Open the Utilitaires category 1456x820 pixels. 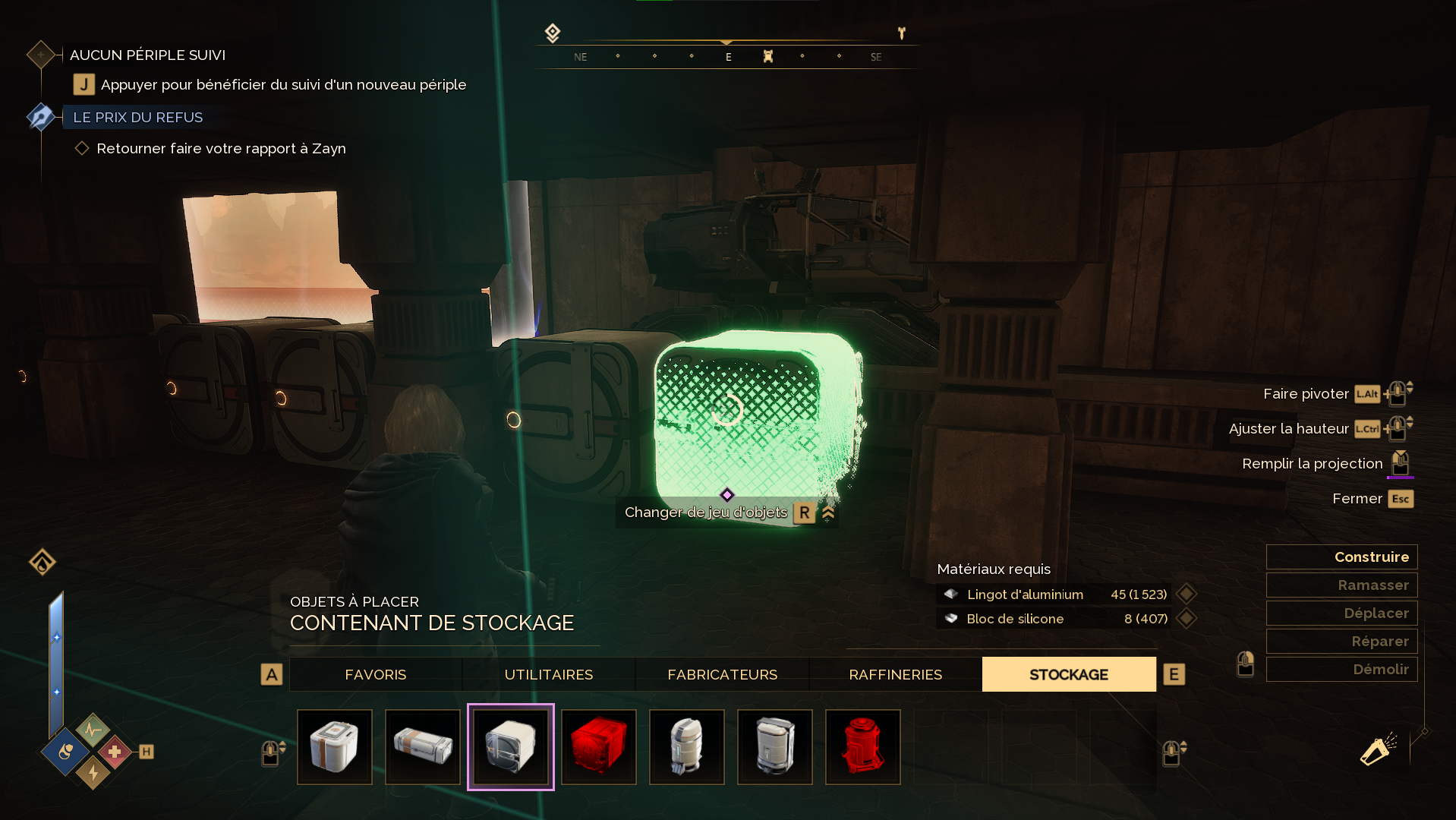[548, 674]
